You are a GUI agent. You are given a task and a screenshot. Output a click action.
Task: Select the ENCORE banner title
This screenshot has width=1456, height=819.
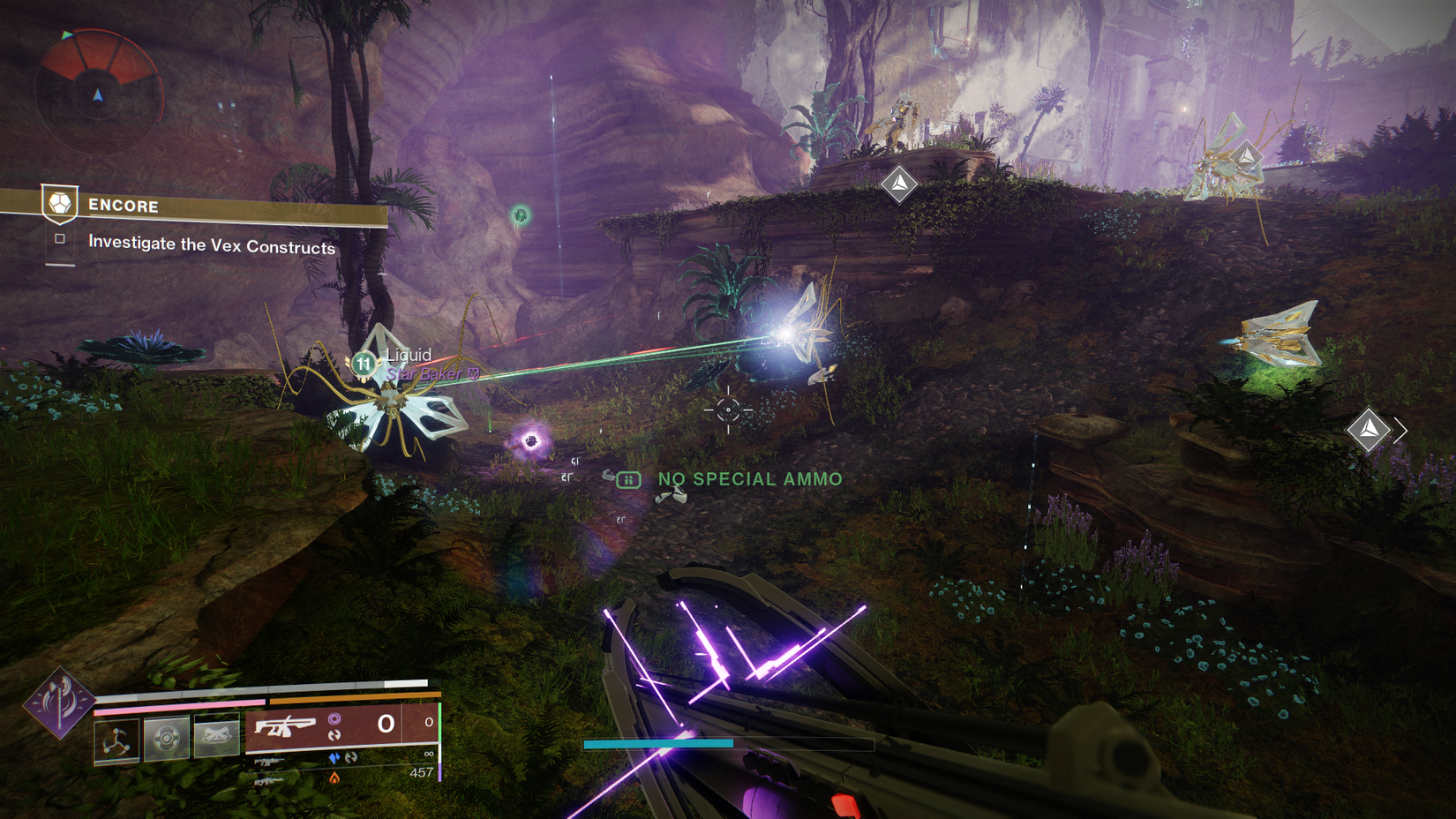(x=123, y=206)
